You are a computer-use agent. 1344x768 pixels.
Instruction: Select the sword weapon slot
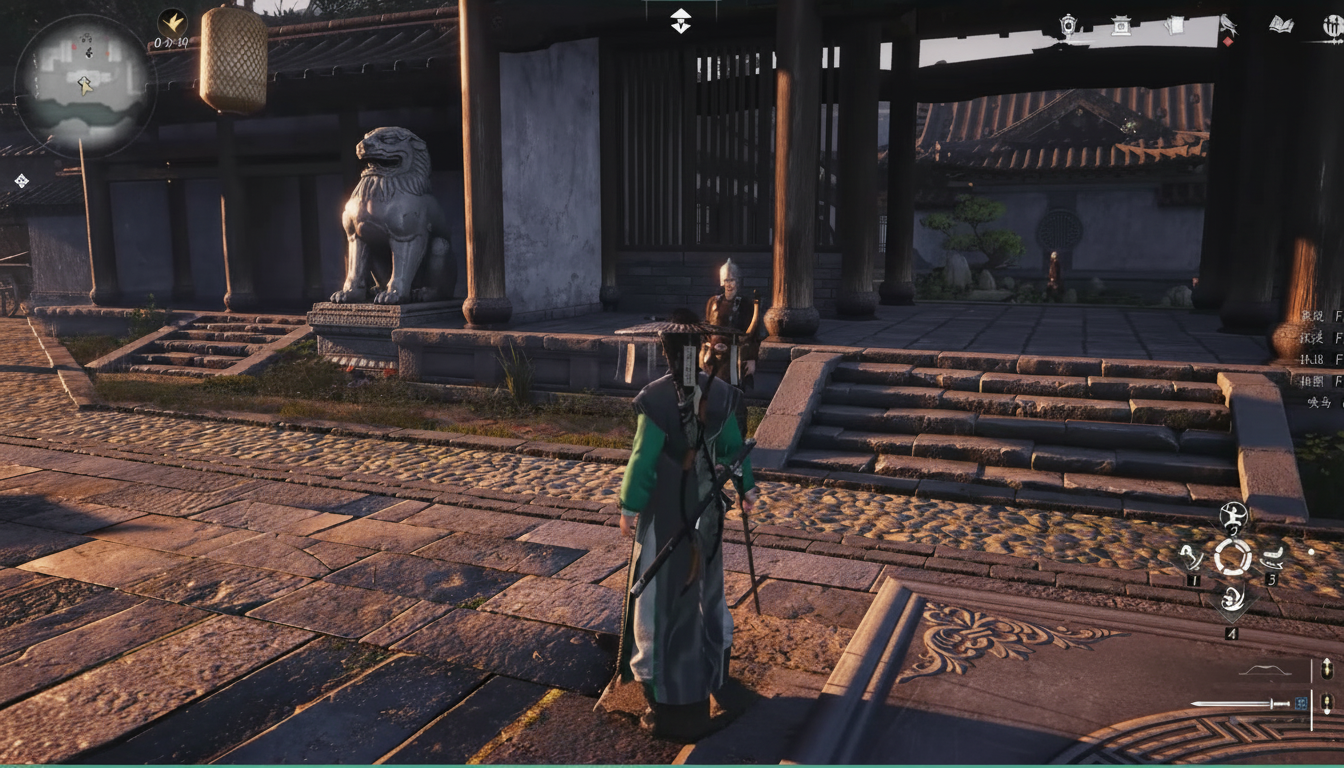(x=1240, y=704)
